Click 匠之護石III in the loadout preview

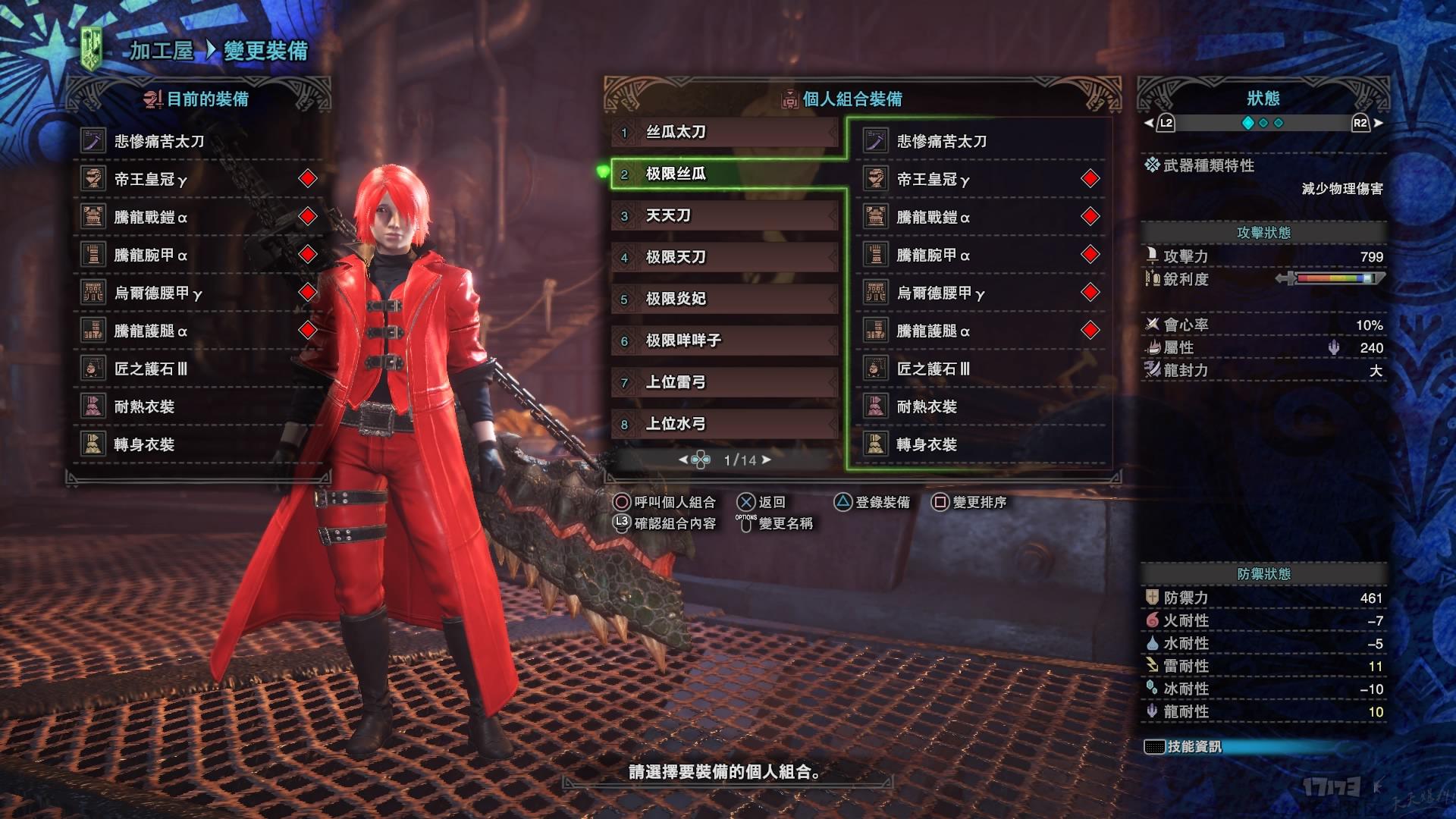(933, 369)
